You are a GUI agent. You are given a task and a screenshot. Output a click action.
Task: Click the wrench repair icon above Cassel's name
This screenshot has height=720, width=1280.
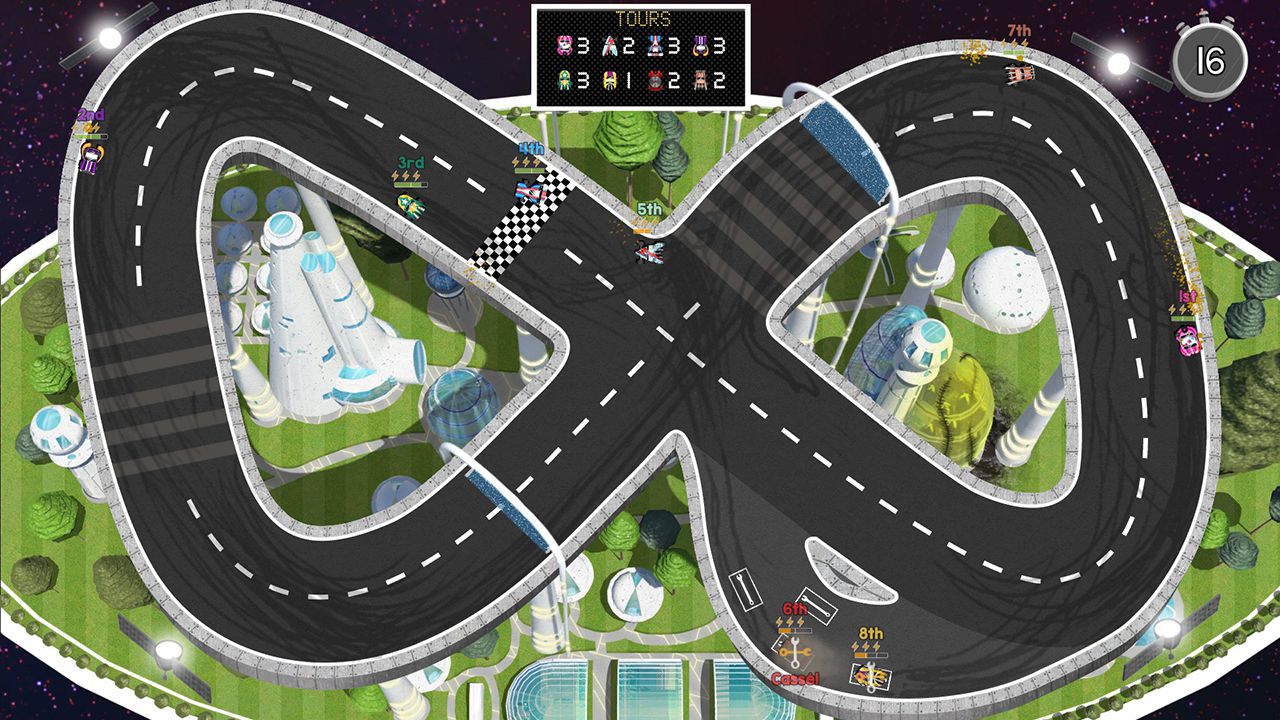point(794,651)
